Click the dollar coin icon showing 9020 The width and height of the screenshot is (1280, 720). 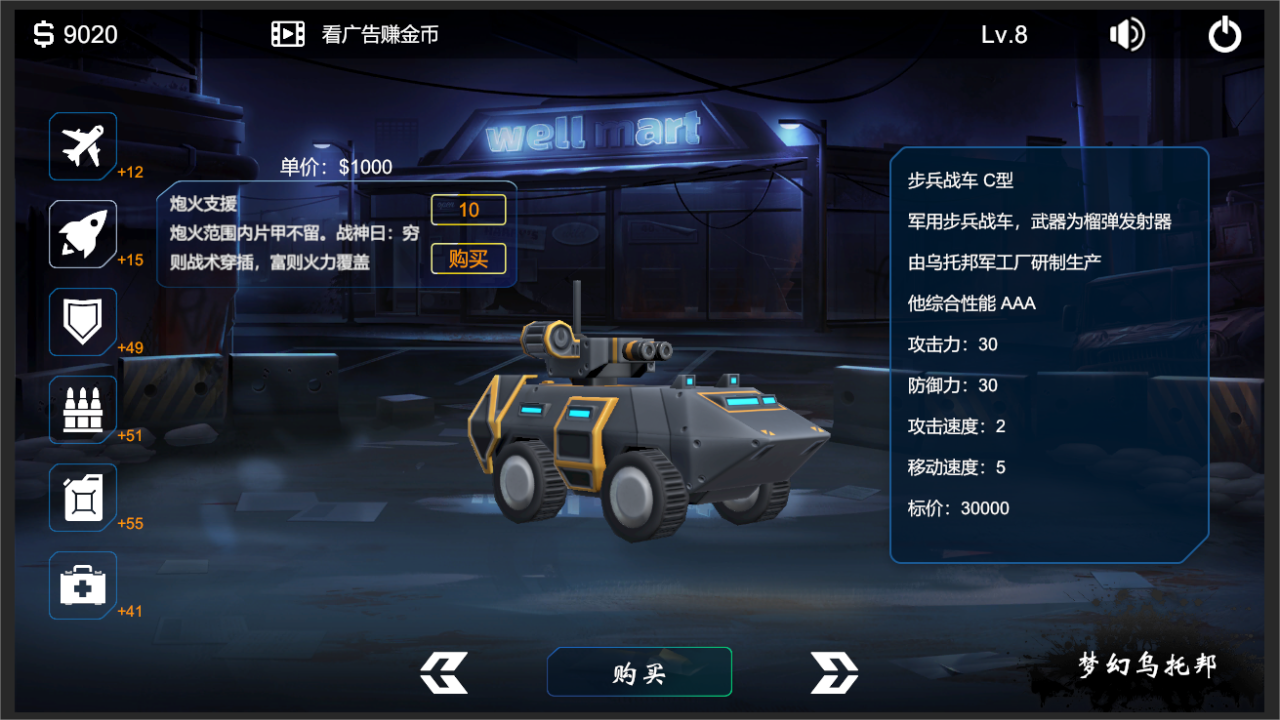pyautogui.click(x=42, y=33)
